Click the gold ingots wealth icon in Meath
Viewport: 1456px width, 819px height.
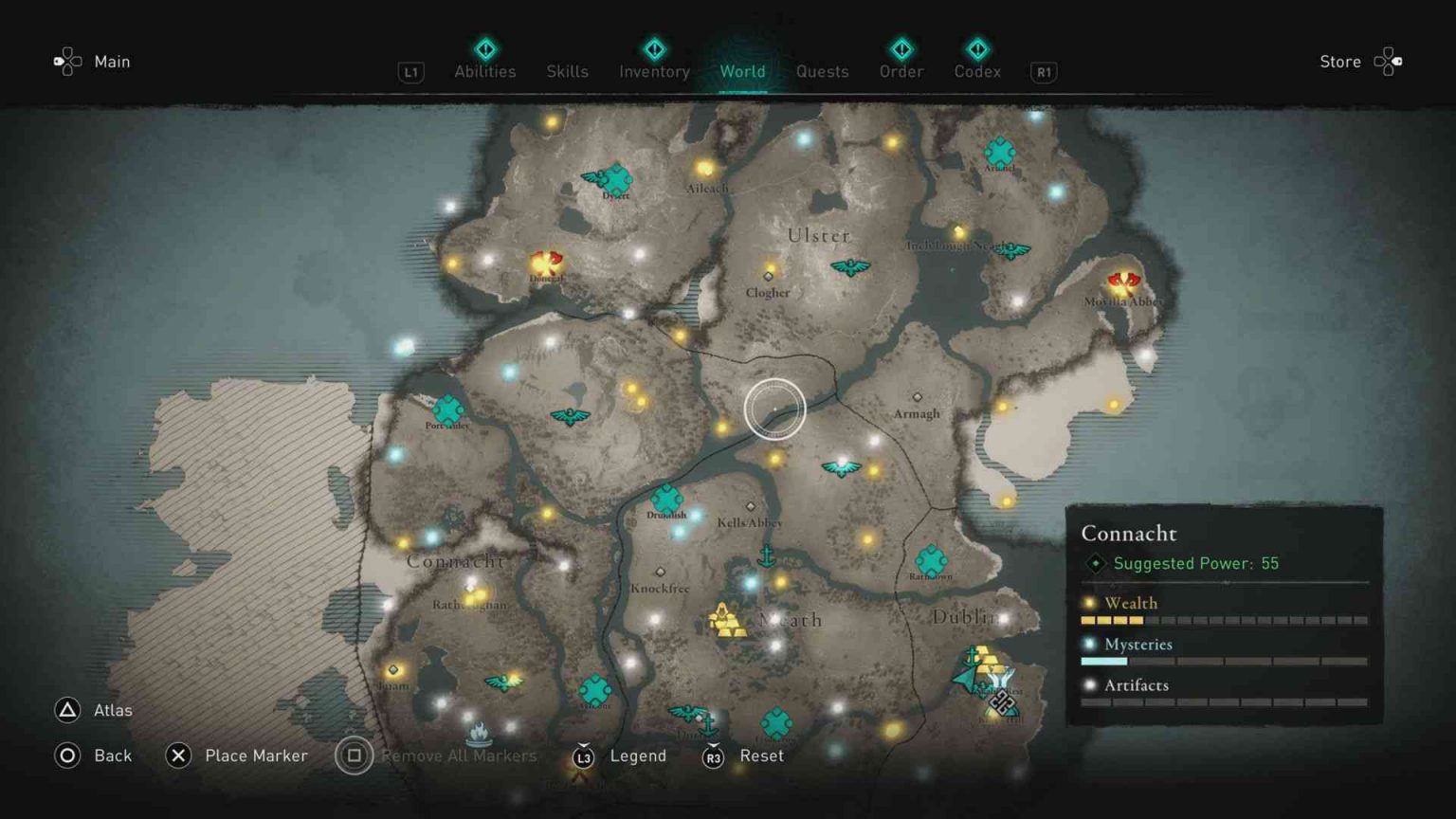pyautogui.click(x=726, y=621)
